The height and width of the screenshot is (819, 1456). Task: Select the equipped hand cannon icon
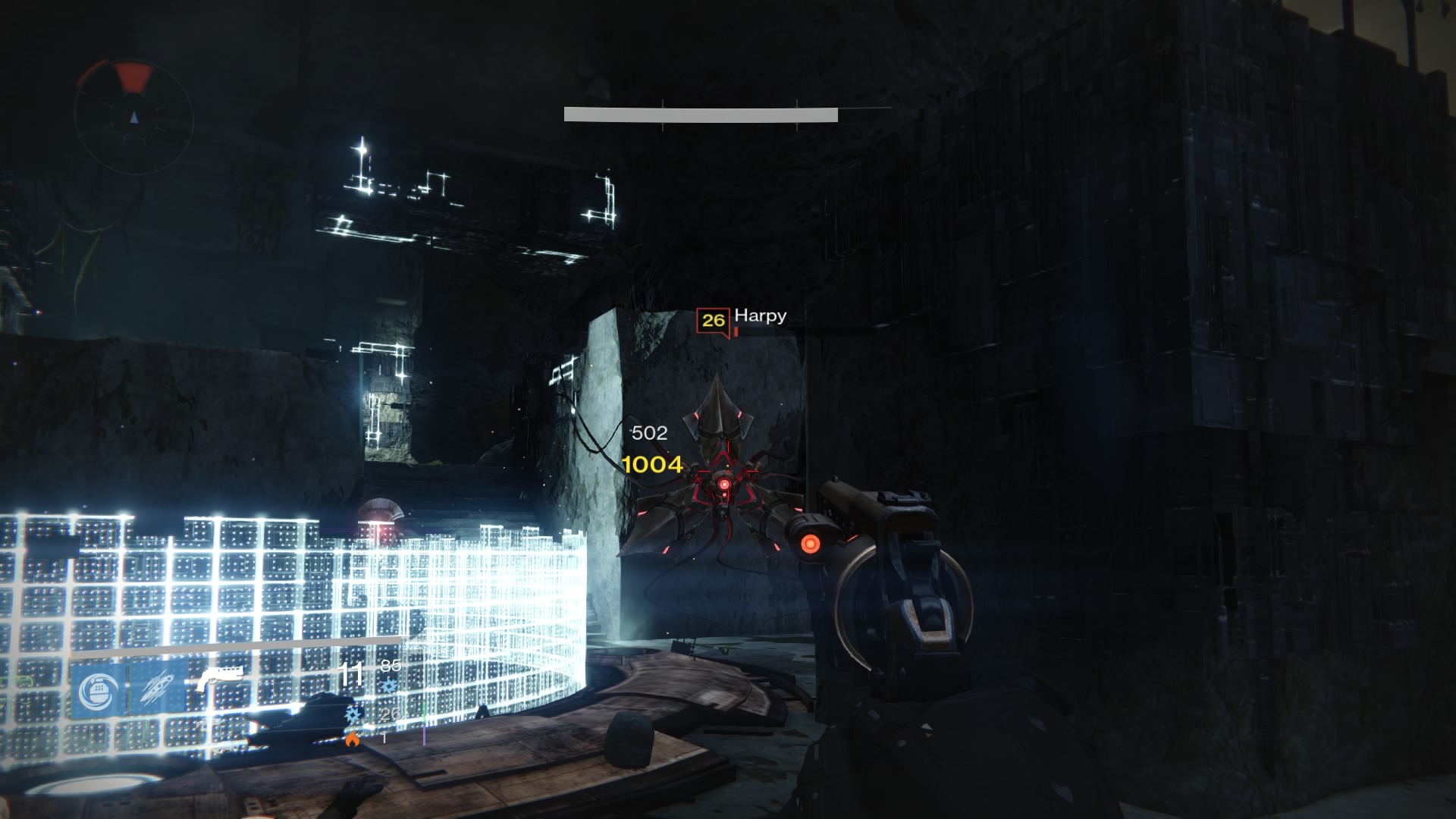219,679
